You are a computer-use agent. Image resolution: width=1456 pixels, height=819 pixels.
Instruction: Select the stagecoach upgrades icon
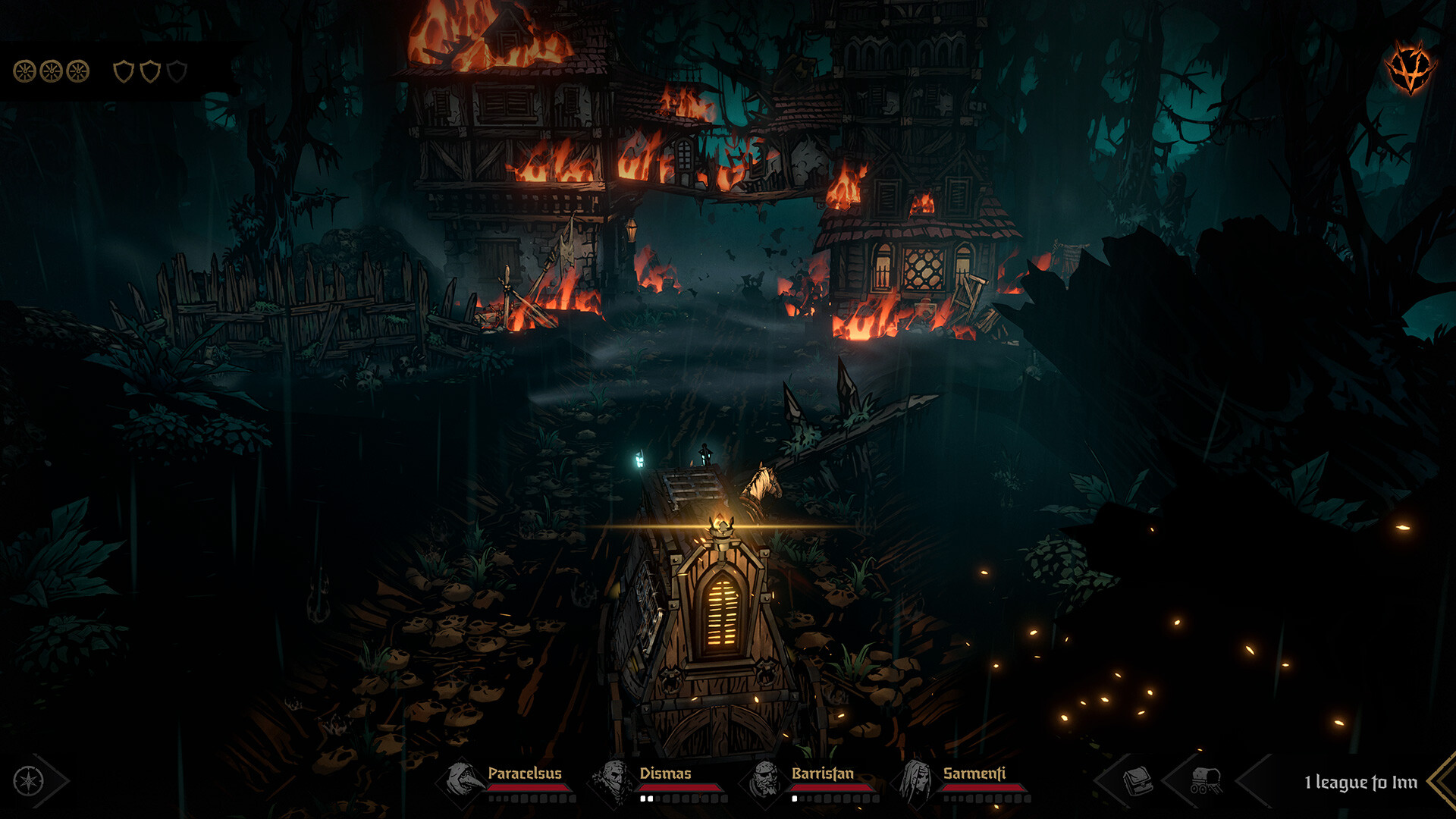[1204, 780]
